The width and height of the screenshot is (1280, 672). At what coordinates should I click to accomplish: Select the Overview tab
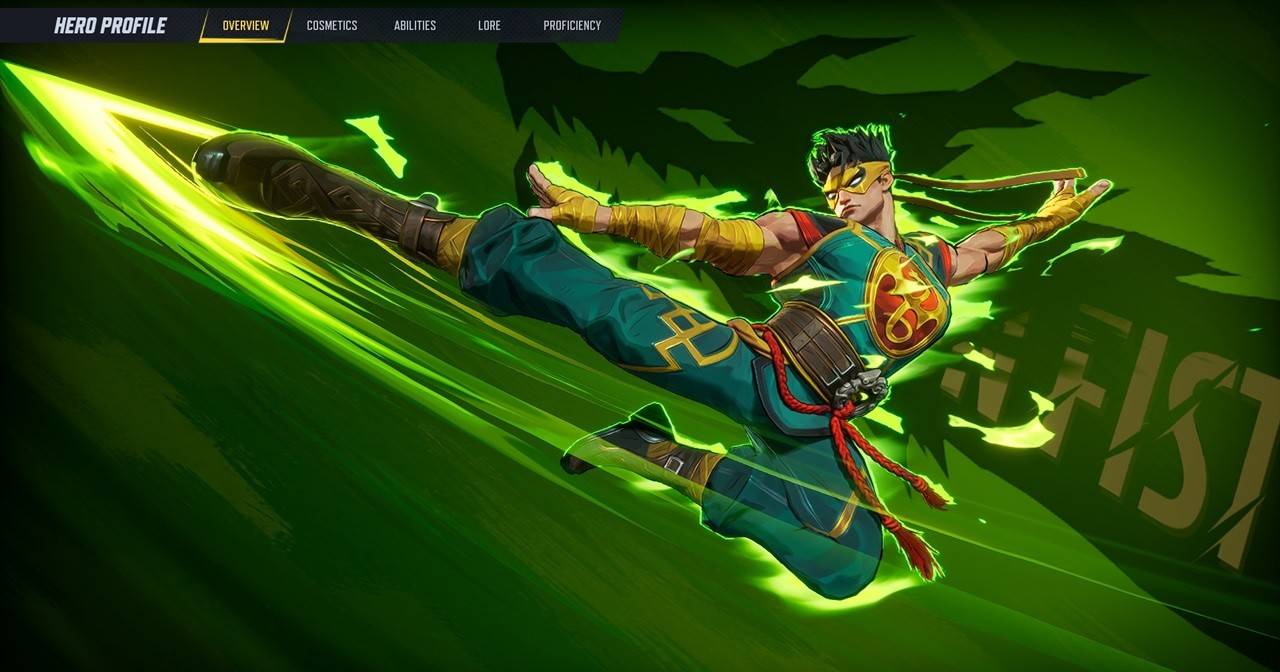tap(245, 26)
